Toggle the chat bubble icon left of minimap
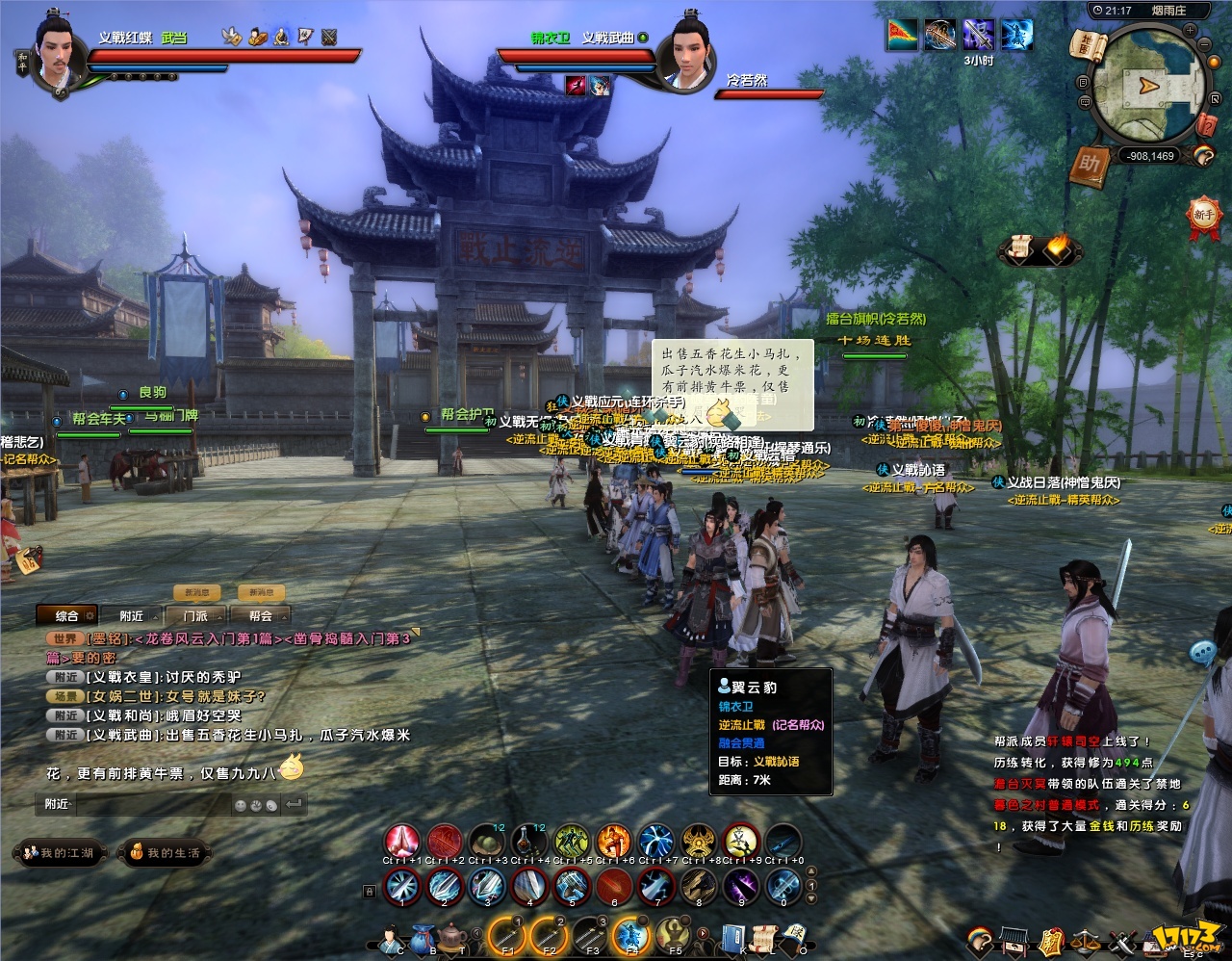This screenshot has width=1232, height=961. [1086, 103]
